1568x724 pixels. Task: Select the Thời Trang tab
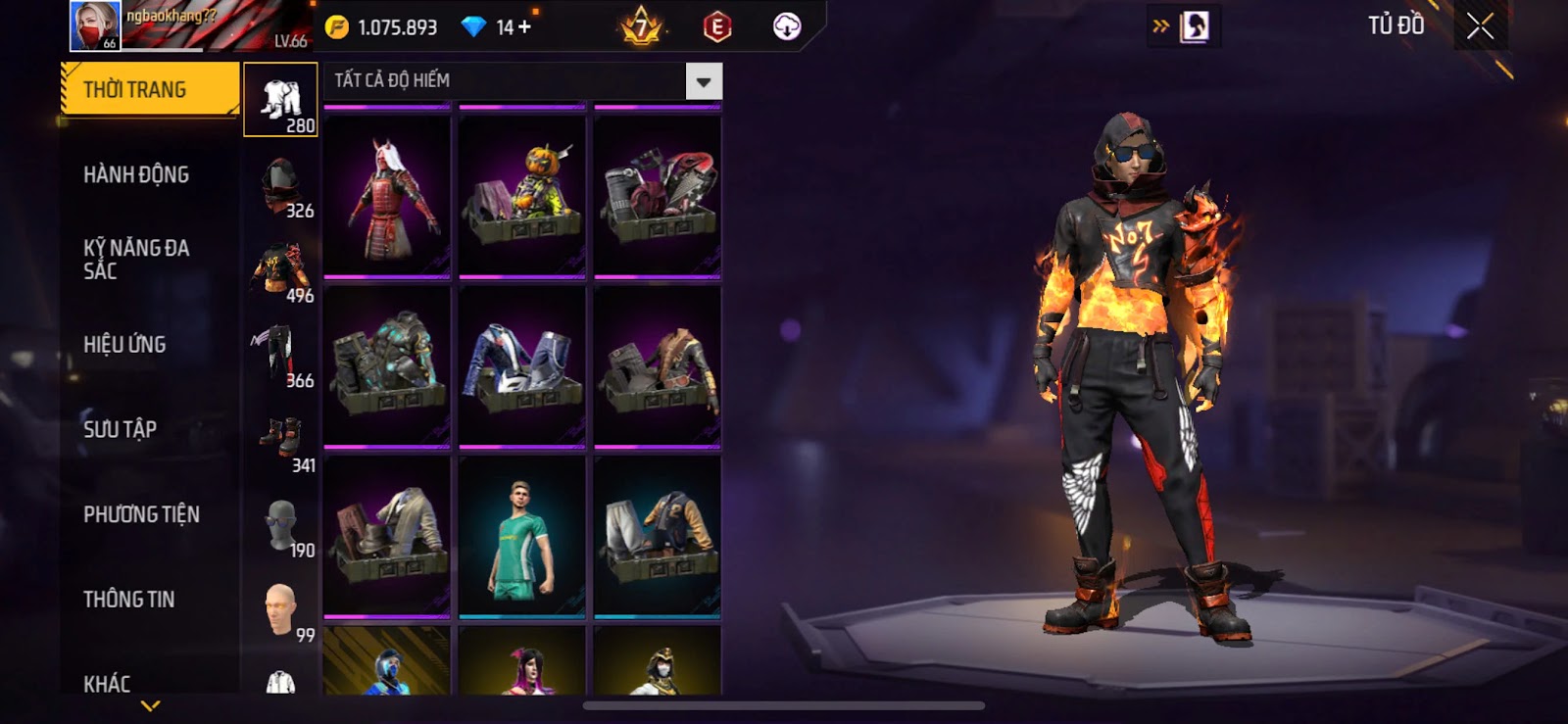[x=149, y=90]
